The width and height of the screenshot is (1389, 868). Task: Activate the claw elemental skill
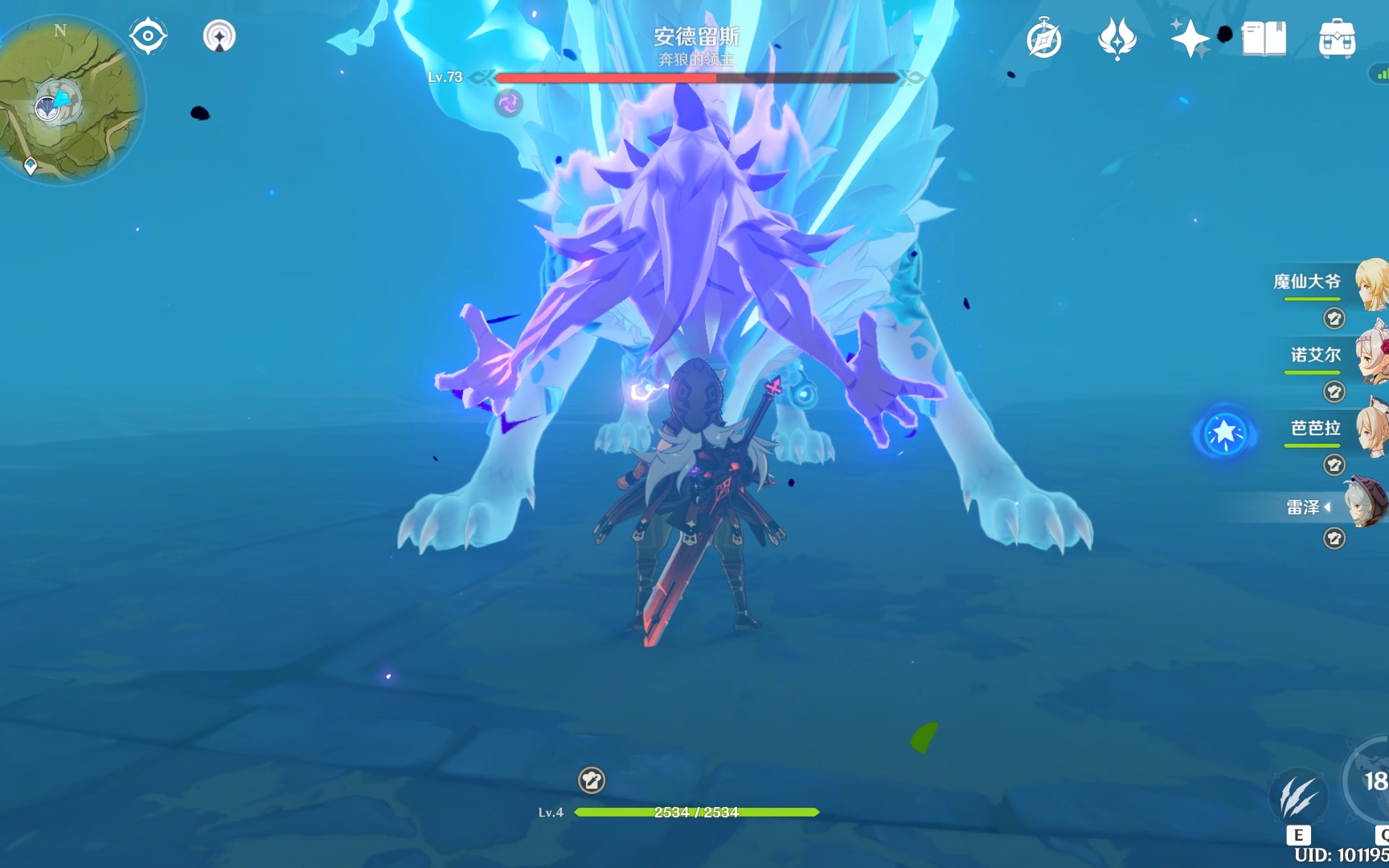(x=1297, y=797)
